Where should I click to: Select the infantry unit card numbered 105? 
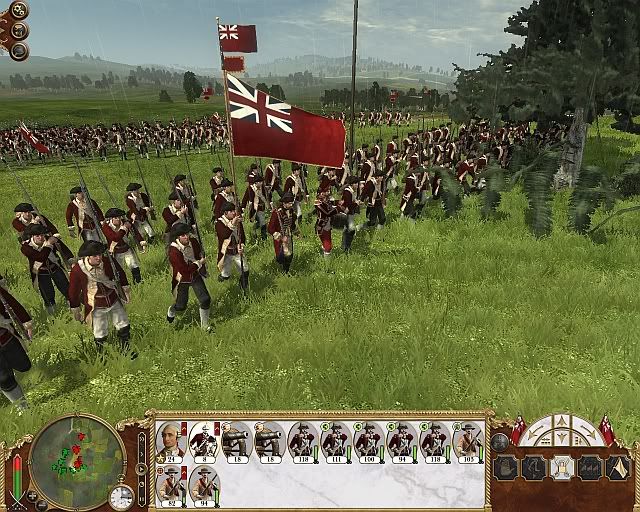[468, 439]
